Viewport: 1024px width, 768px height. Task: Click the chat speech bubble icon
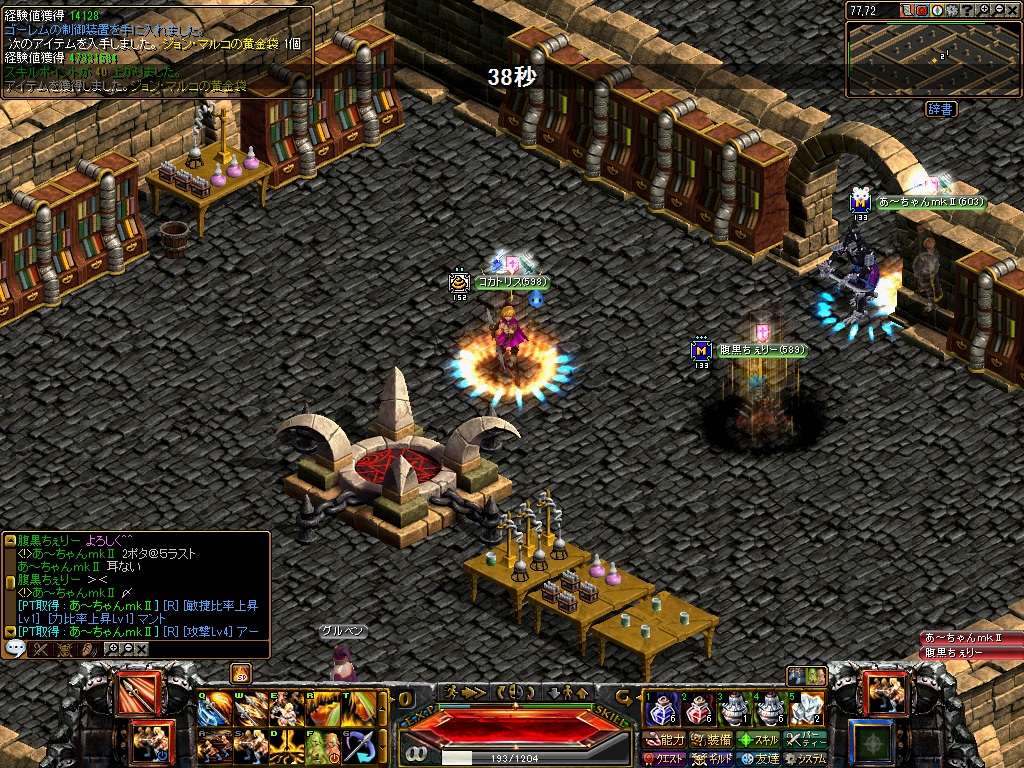click(x=15, y=648)
